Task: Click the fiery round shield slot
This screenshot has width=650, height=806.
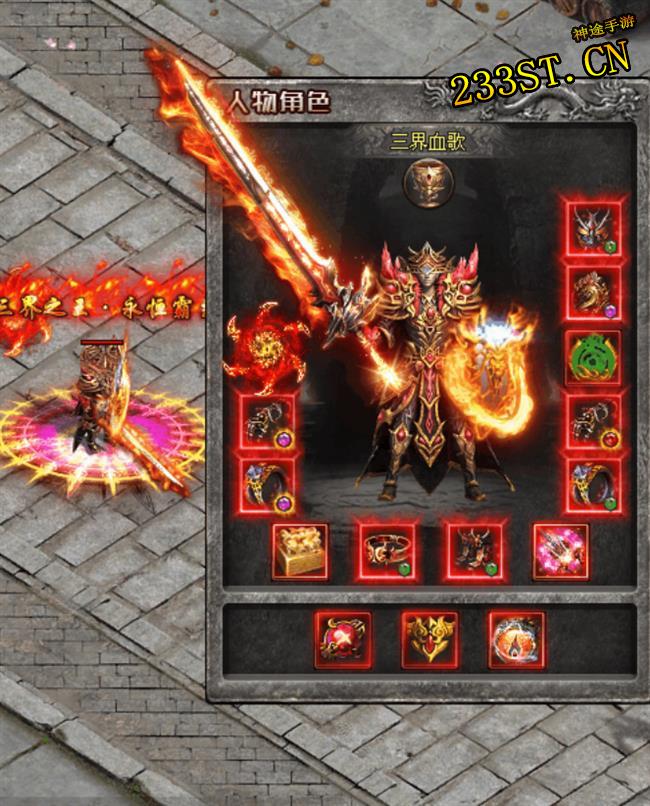Action: pos(517,640)
